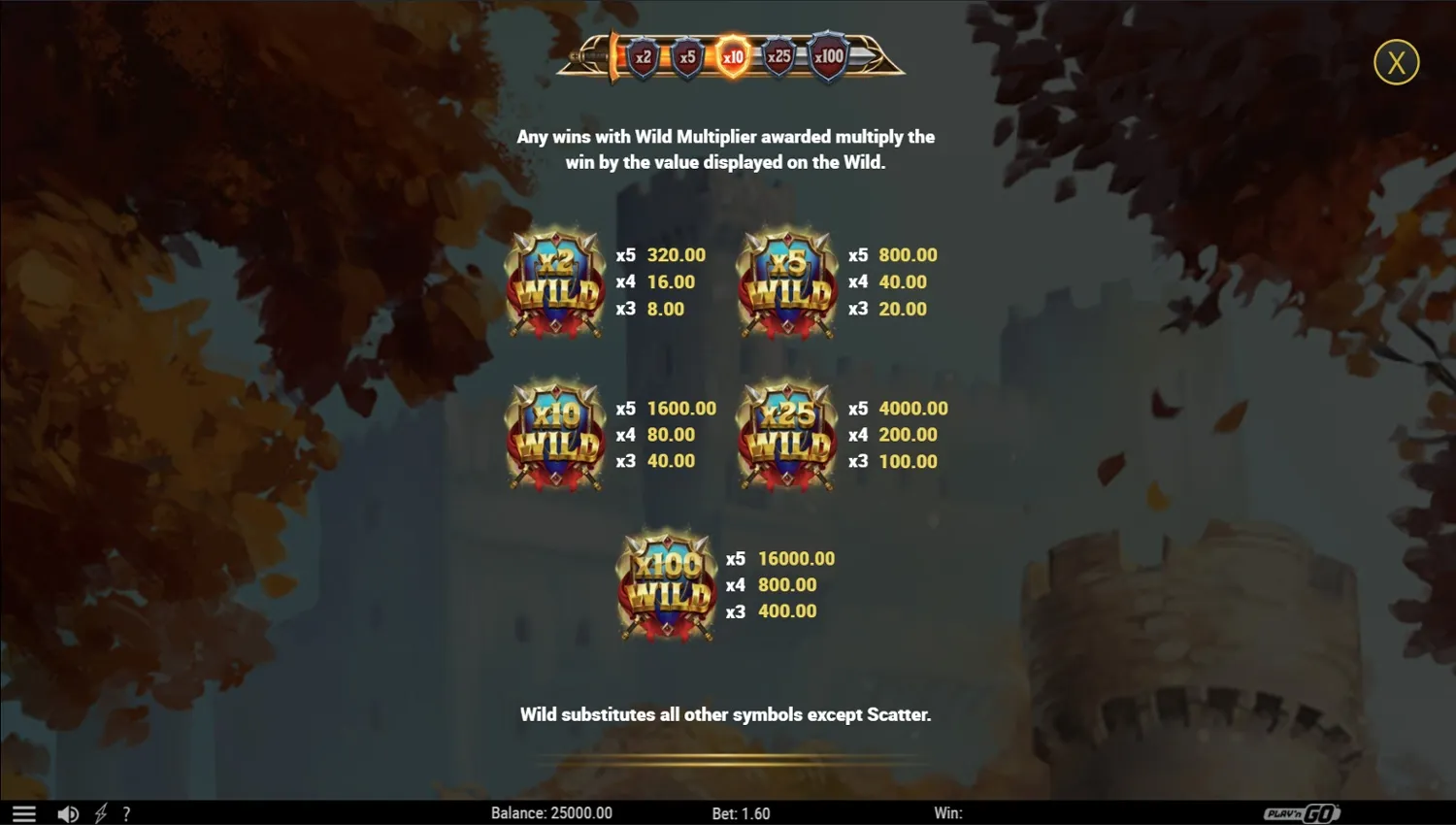The image size is (1456, 825).
Task: Mute game audio with the speaker toggle
Action: tap(67, 813)
